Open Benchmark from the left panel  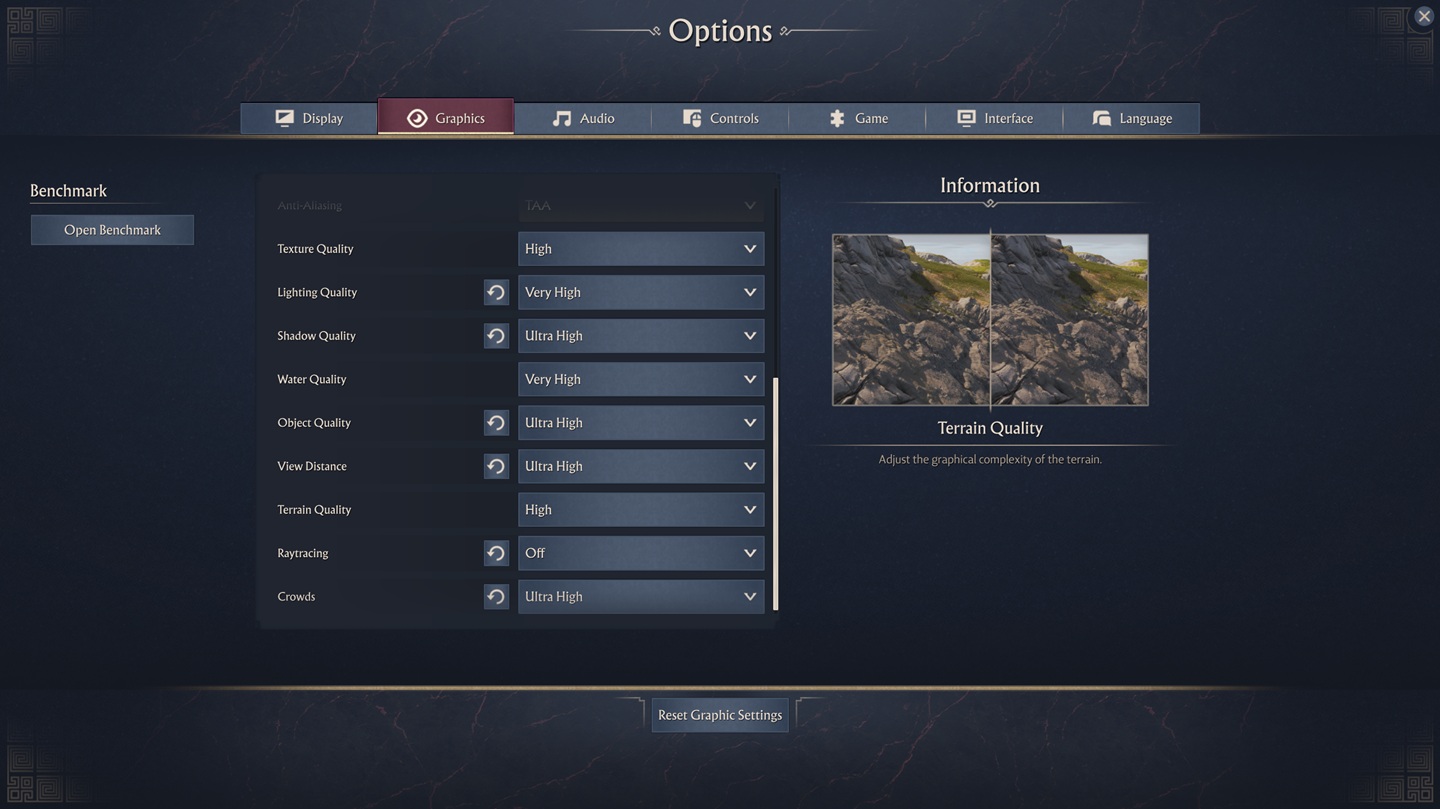[112, 230]
